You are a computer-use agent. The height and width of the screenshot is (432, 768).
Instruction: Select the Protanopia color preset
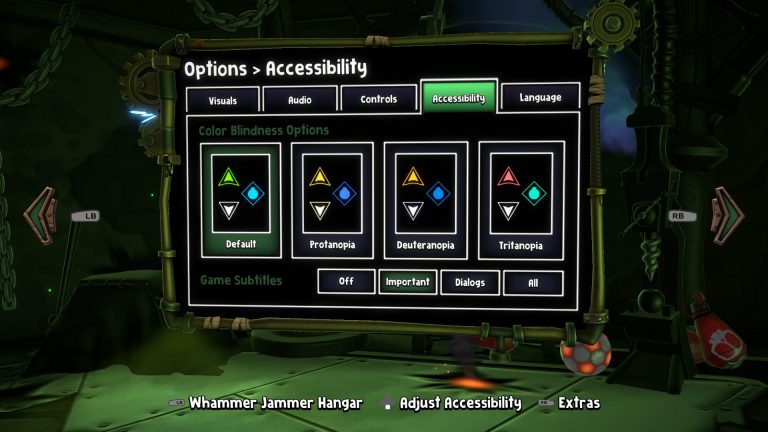(x=332, y=200)
